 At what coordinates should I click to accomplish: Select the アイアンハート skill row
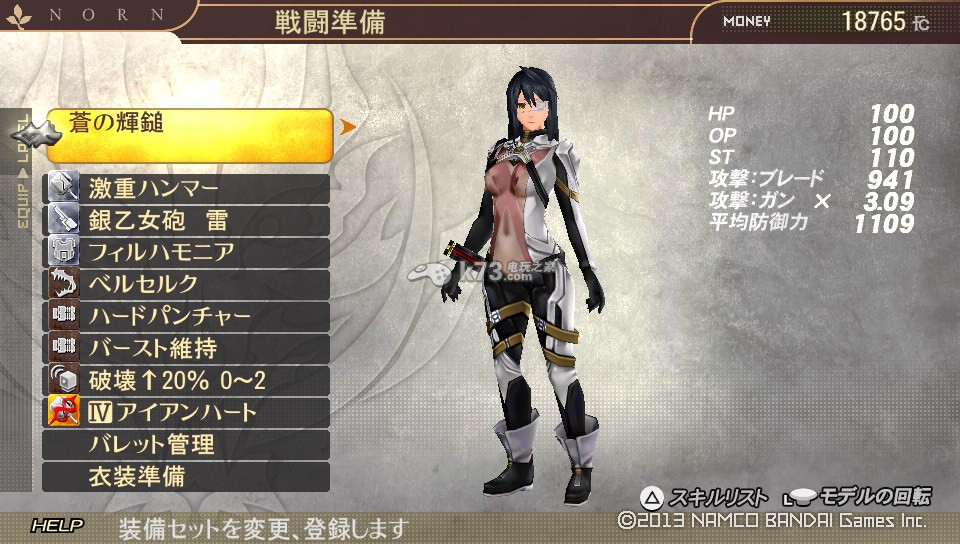click(x=188, y=412)
